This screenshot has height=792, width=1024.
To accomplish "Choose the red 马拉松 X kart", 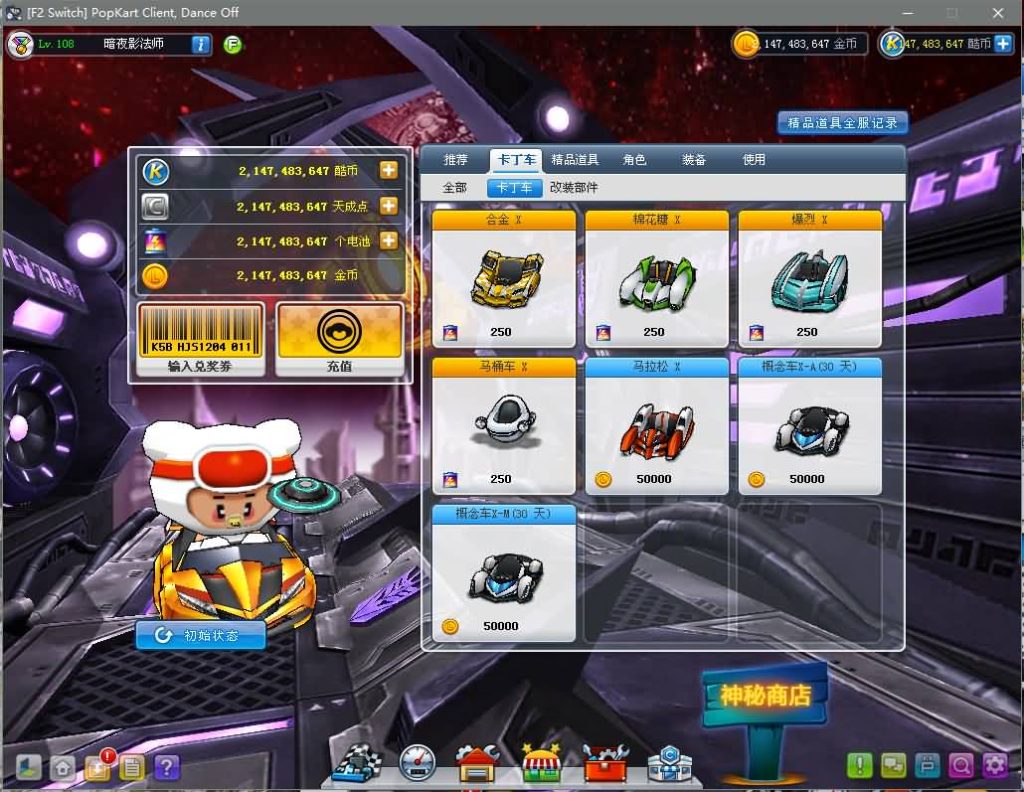I will [656, 425].
